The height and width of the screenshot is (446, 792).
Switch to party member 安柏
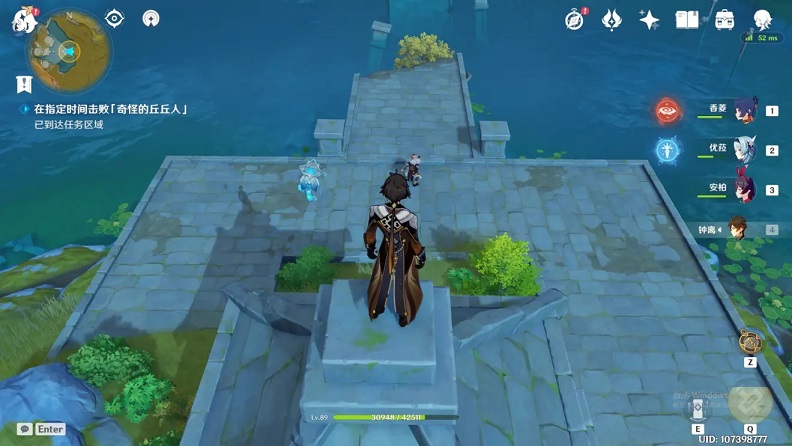point(742,189)
